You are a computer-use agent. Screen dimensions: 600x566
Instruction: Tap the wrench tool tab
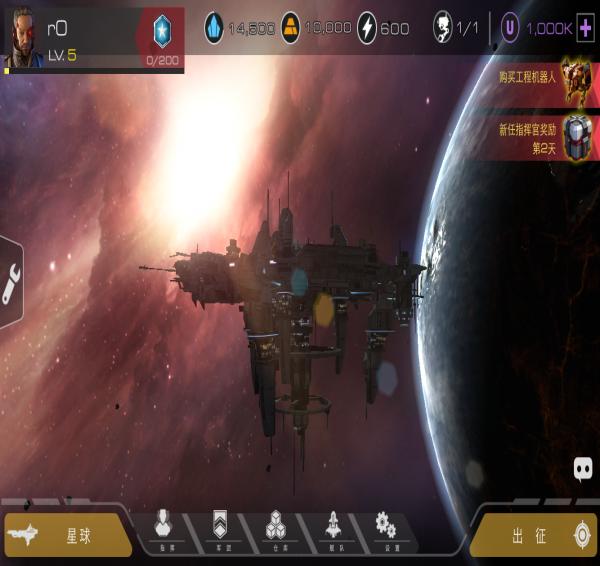pos(10,283)
